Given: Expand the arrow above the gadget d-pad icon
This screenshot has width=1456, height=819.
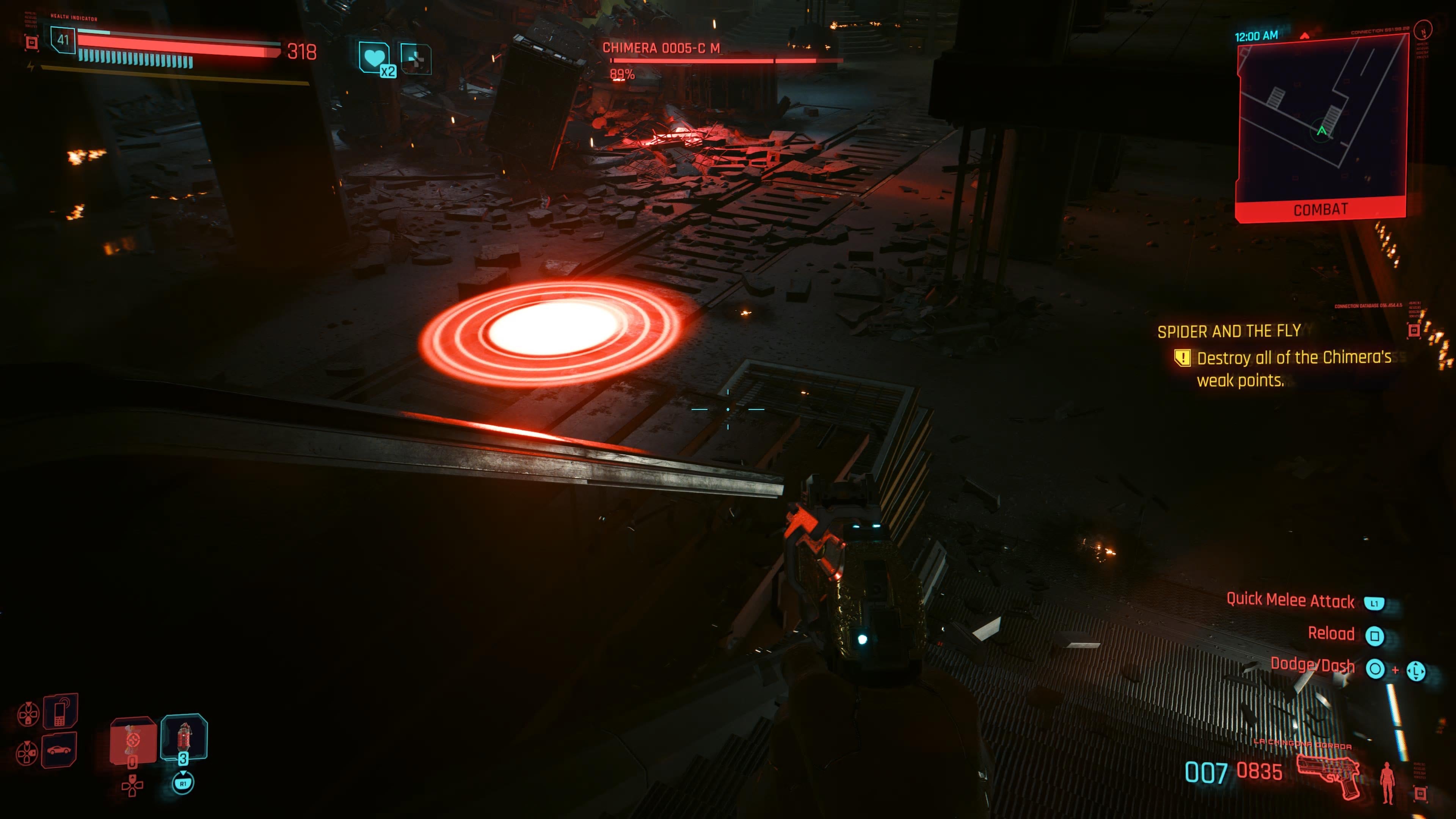Looking at the screenshot, I should pos(28,704).
